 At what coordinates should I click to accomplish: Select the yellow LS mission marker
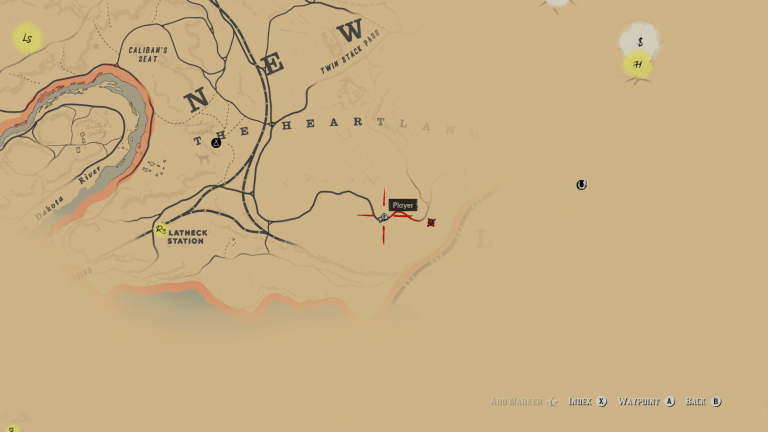(27, 39)
